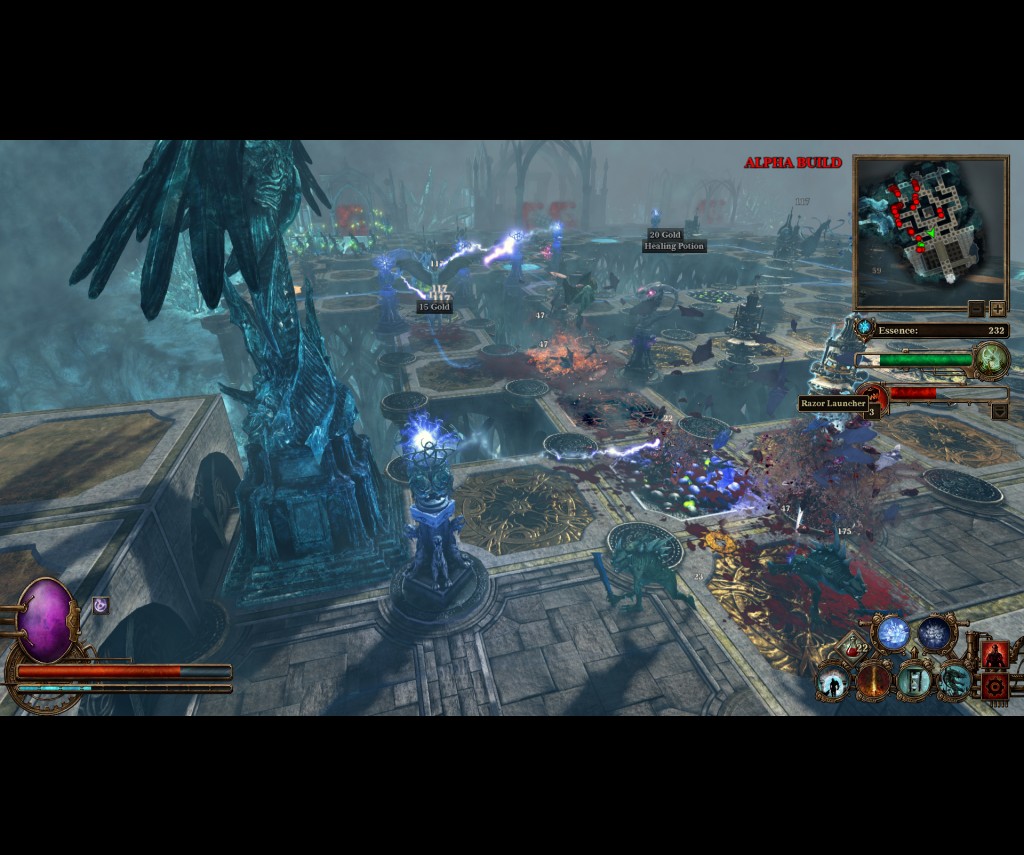1024x855 pixels.
Task: Click the green ghost portrait icon
Action: point(991,359)
